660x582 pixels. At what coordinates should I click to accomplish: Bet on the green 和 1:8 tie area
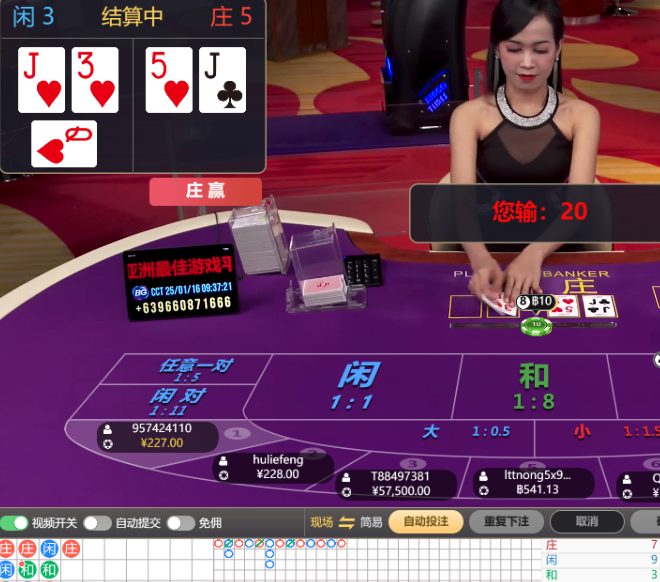(x=533, y=387)
